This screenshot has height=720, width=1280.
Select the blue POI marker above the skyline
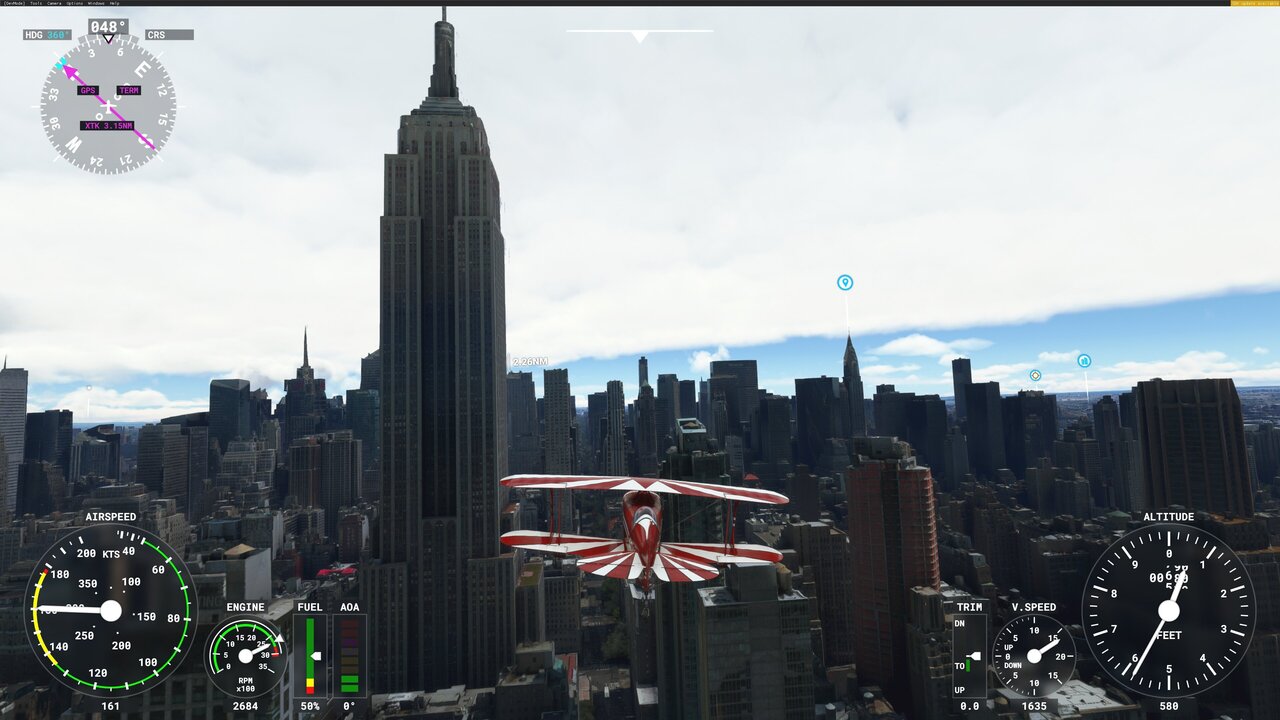843,283
